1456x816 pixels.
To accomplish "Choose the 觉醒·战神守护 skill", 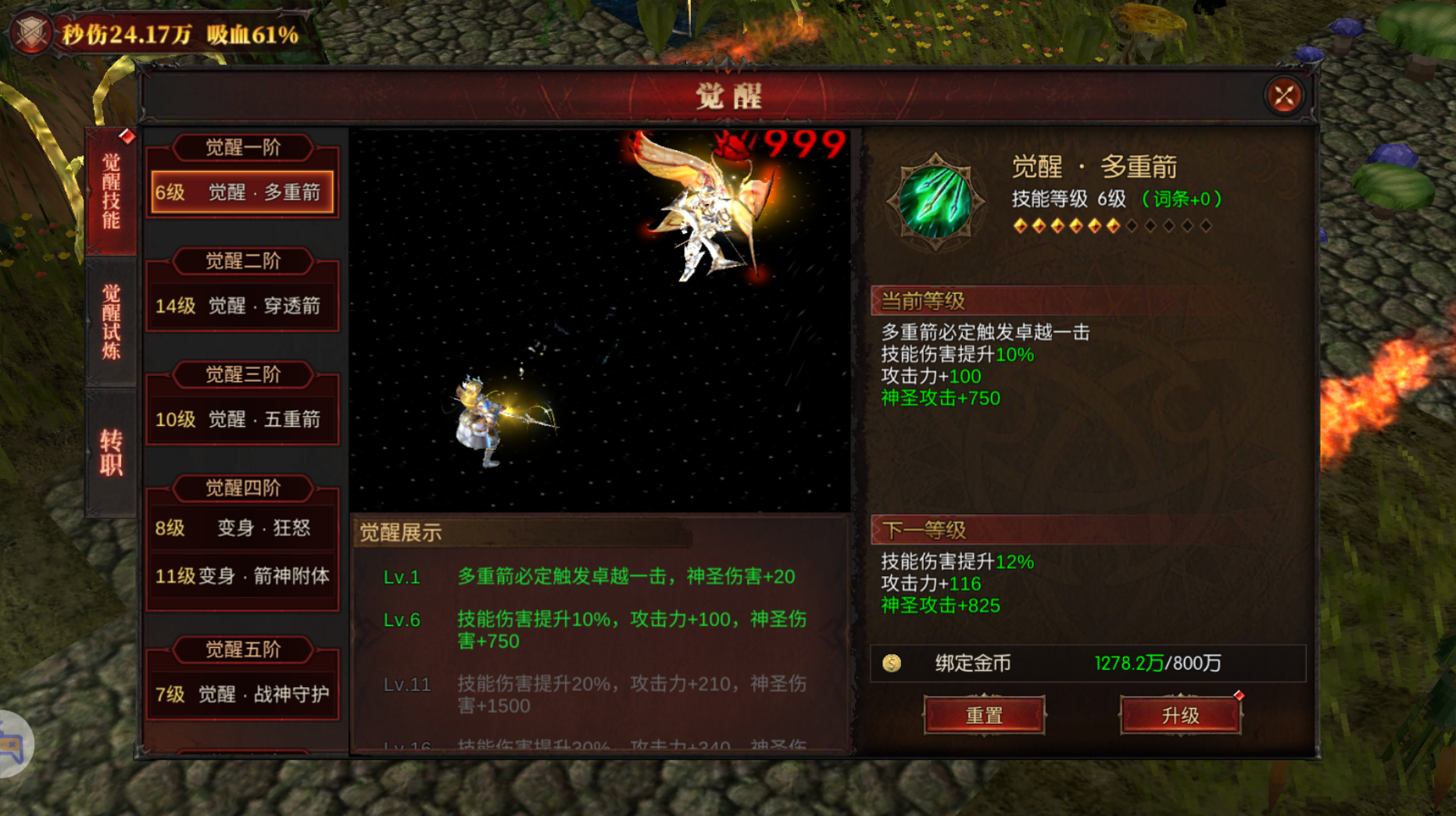I will coord(242,694).
